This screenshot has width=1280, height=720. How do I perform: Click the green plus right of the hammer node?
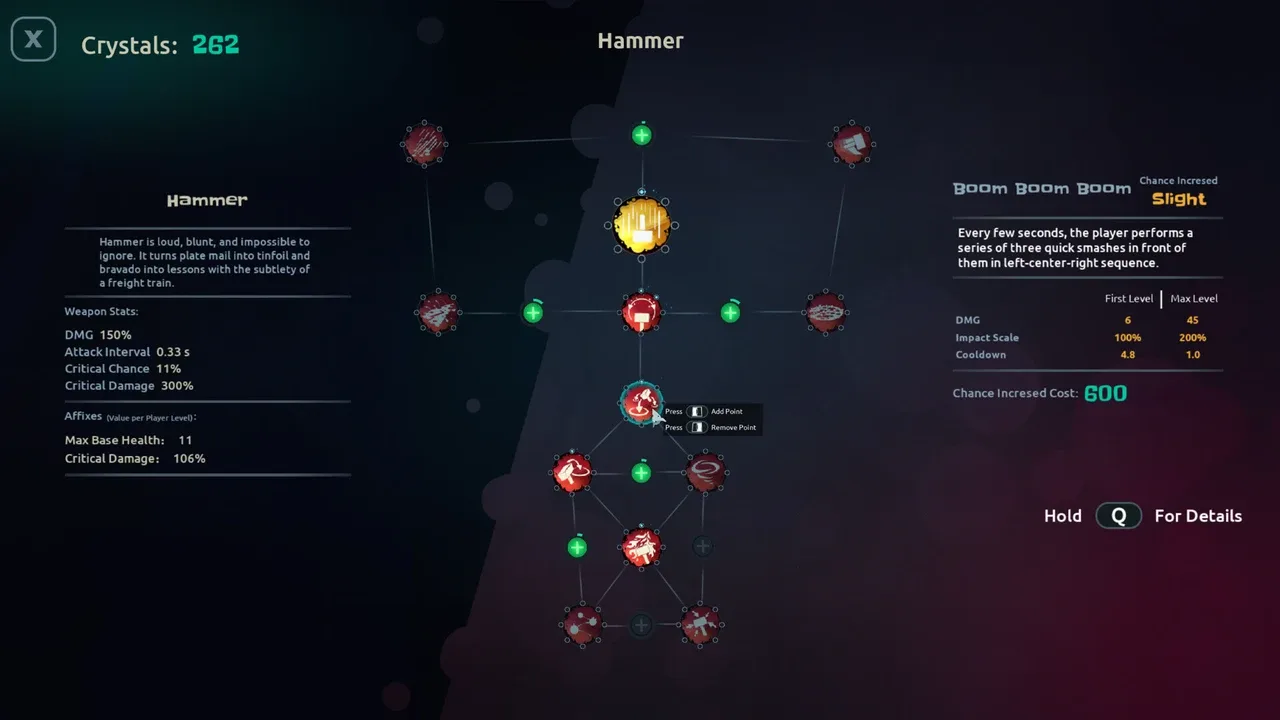730,313
